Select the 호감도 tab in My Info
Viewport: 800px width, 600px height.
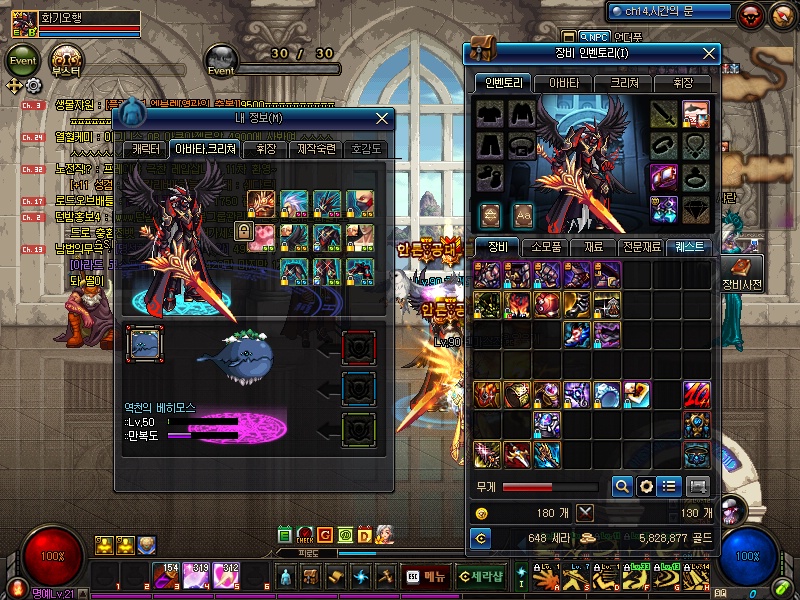[x=366, y=149]
